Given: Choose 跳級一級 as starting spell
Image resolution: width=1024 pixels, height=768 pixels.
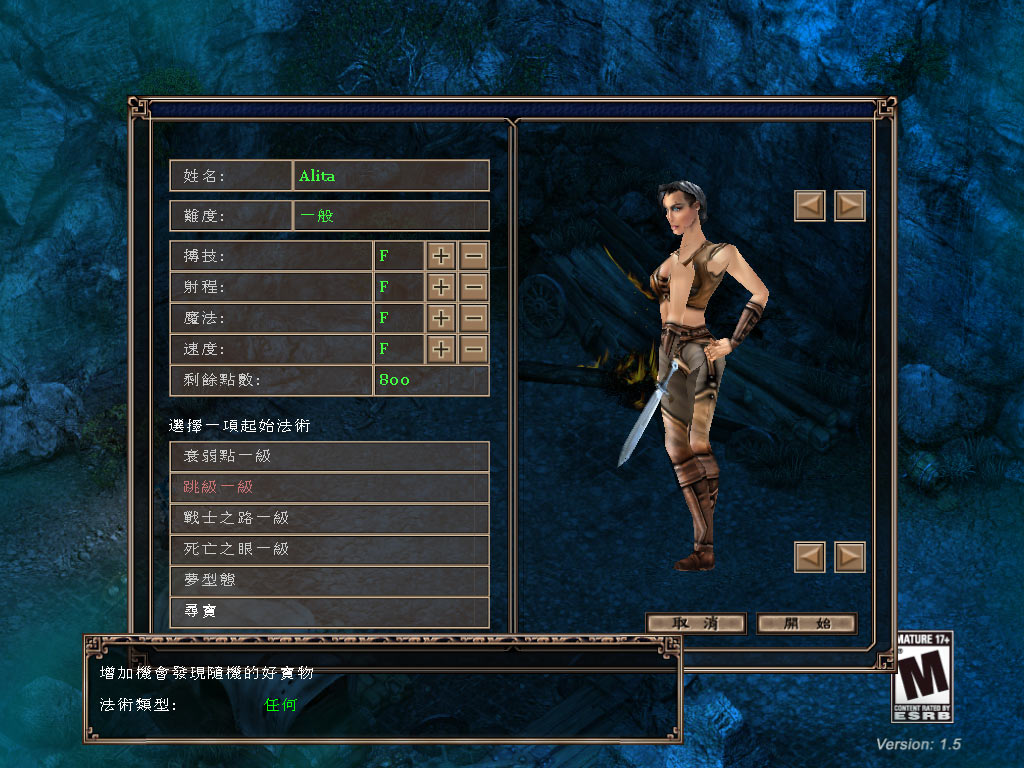Looking at the screenshot, I should coord(329,487).
